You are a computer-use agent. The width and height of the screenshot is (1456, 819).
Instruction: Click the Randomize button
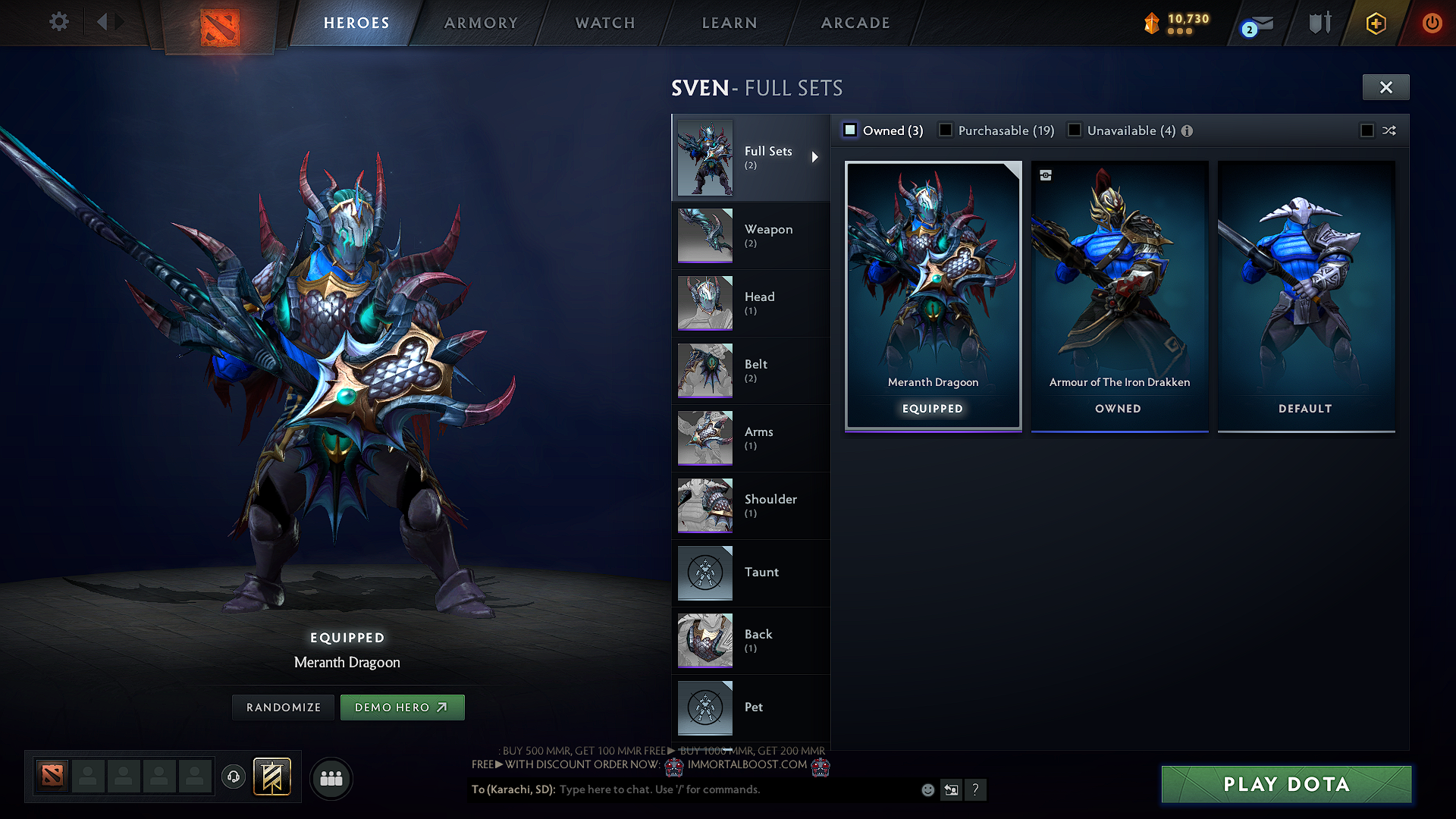pos(284,708)
